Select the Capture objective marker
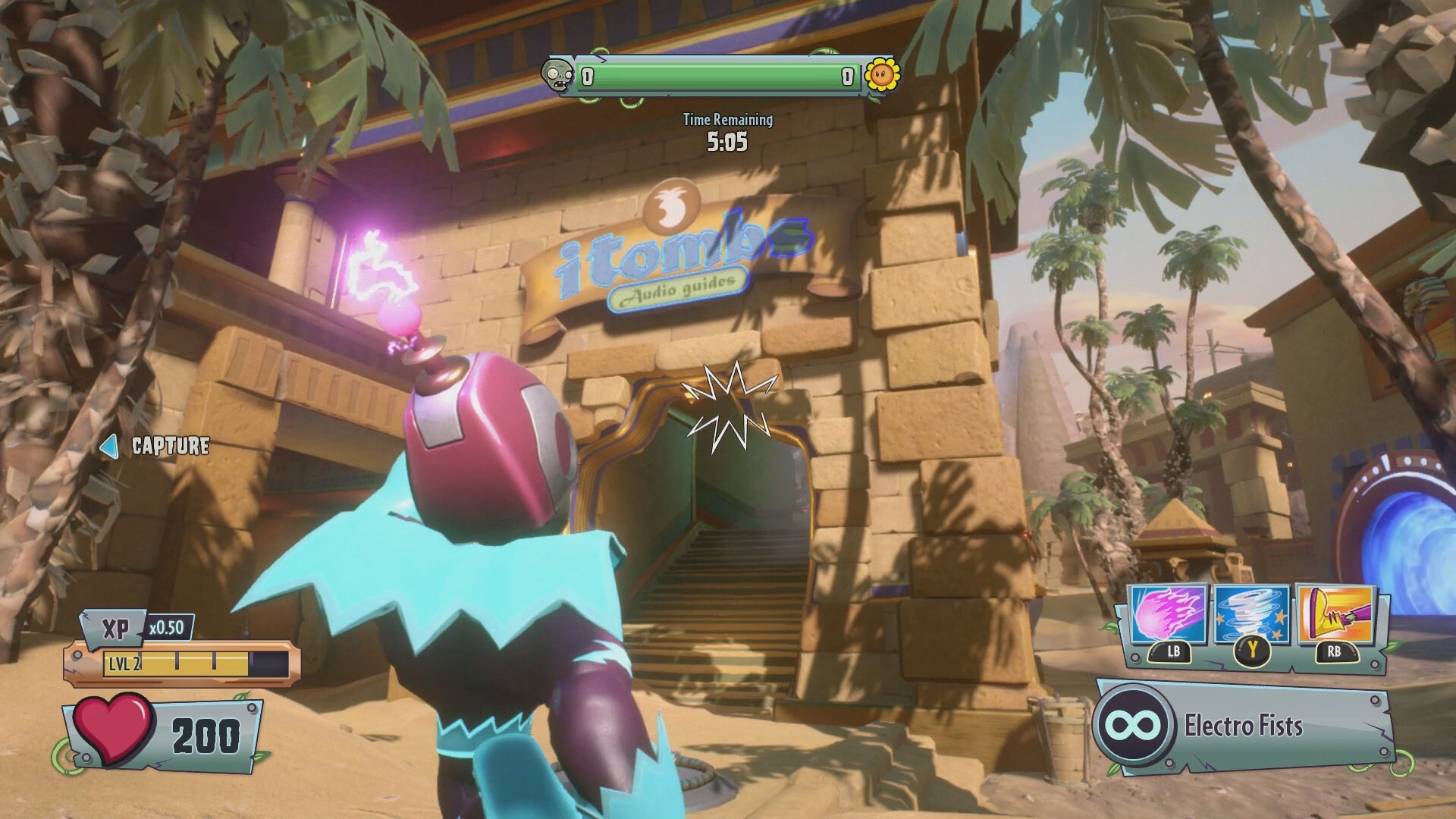The width and height of the screenshot is (1456, 819). click(157, 446)
